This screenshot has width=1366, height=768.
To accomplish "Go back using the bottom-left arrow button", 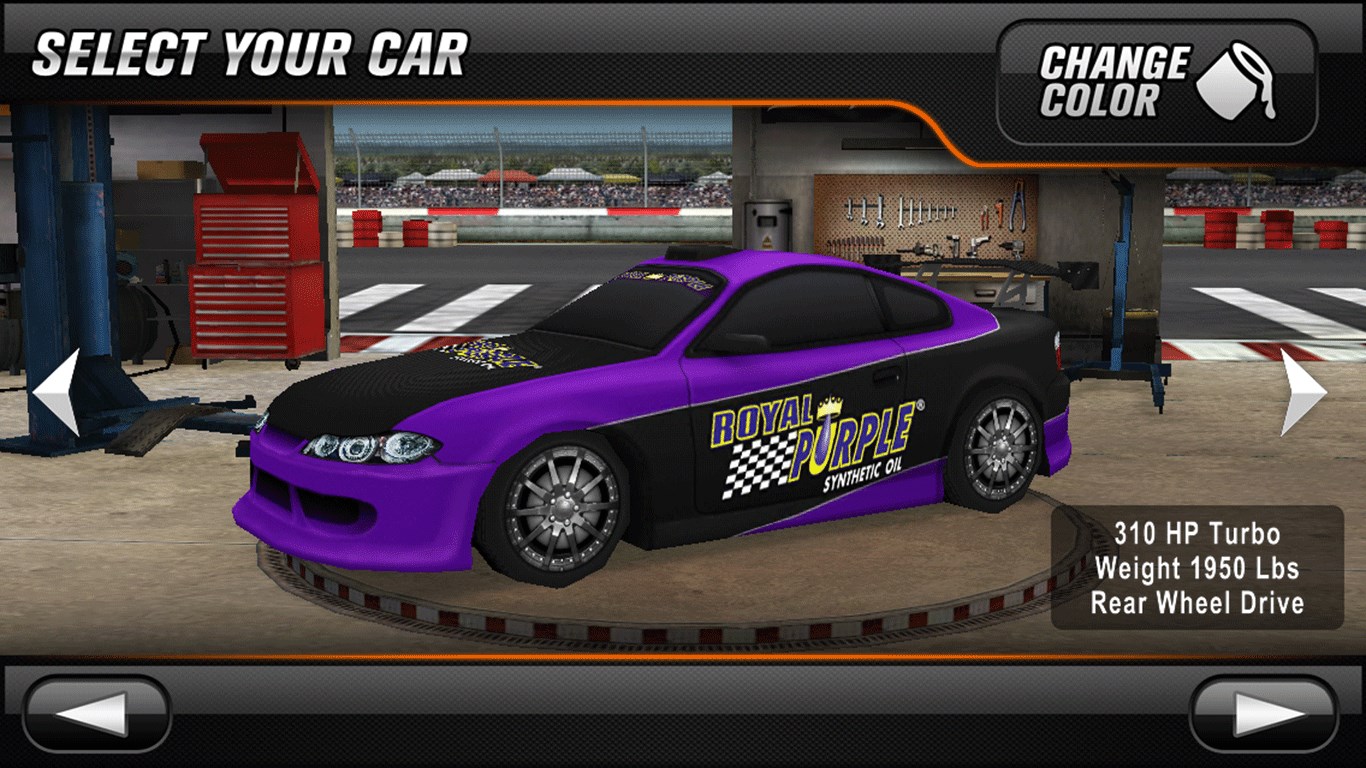I will [x=97, y=713].
